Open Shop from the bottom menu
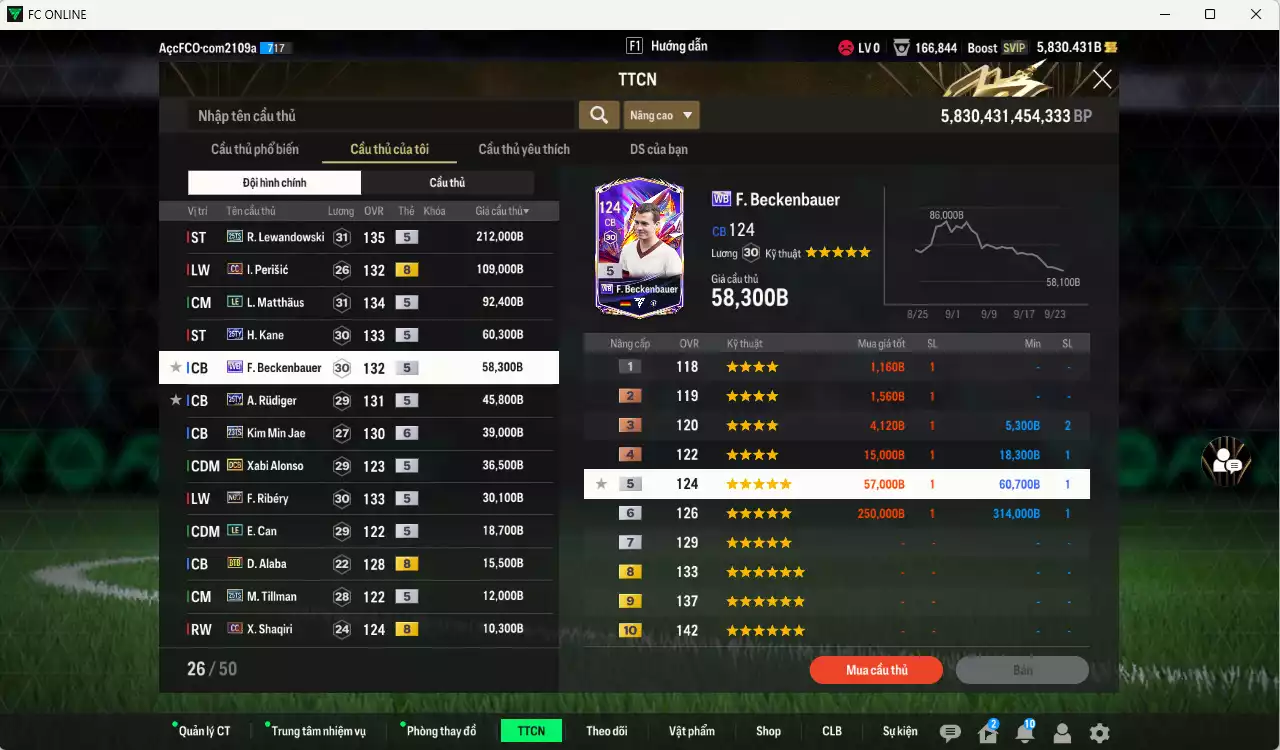The height and width of the screenshot is (750, 1280). 768,731
